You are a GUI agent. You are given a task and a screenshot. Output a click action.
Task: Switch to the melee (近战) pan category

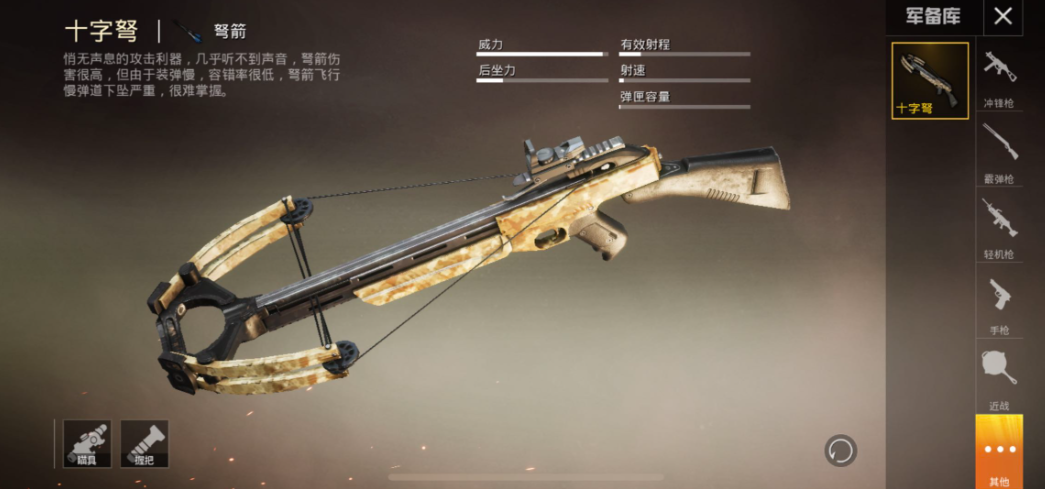coord(999,376)
